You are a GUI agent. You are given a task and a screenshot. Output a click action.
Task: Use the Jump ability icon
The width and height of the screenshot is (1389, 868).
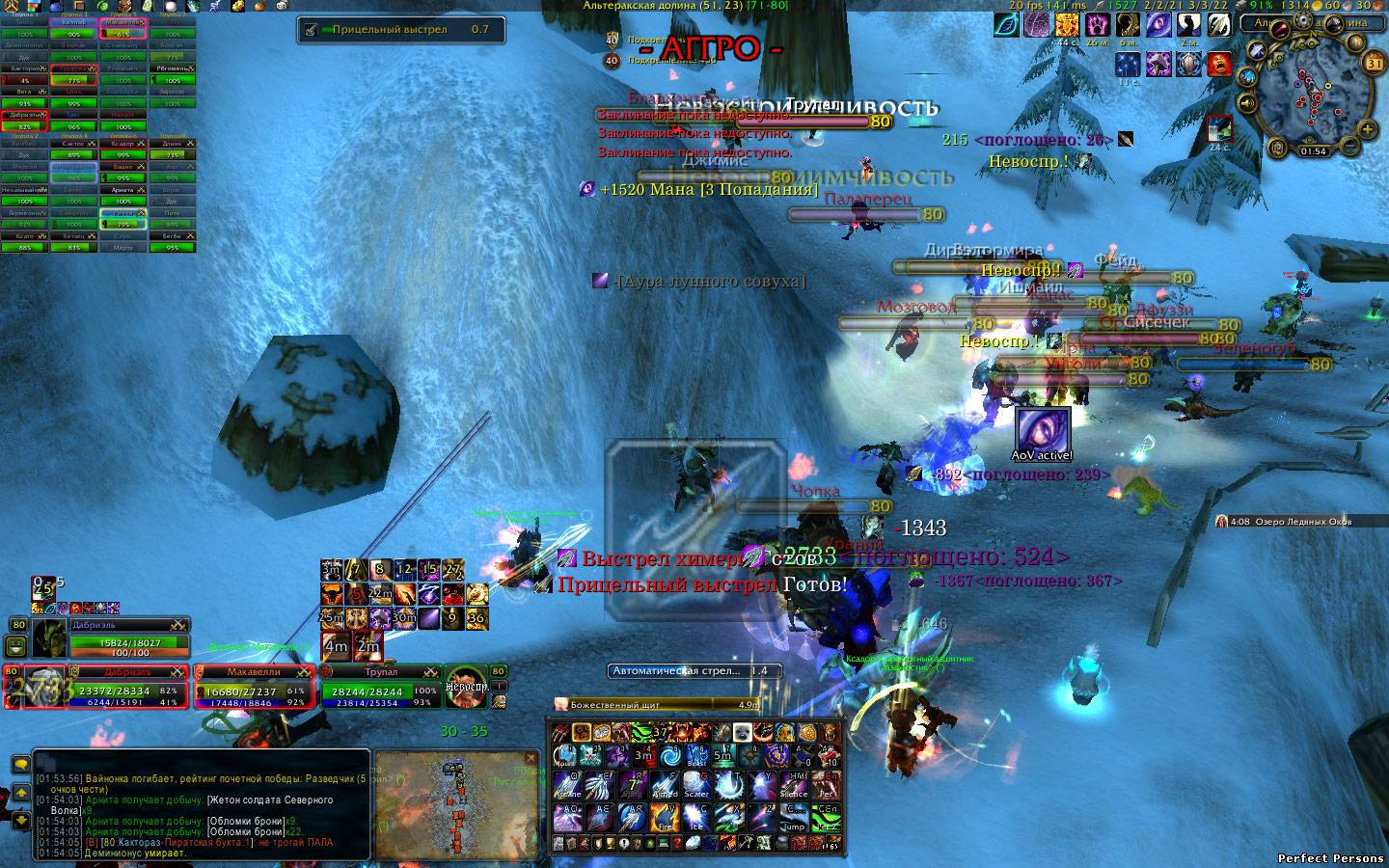(x=795, y=820)
